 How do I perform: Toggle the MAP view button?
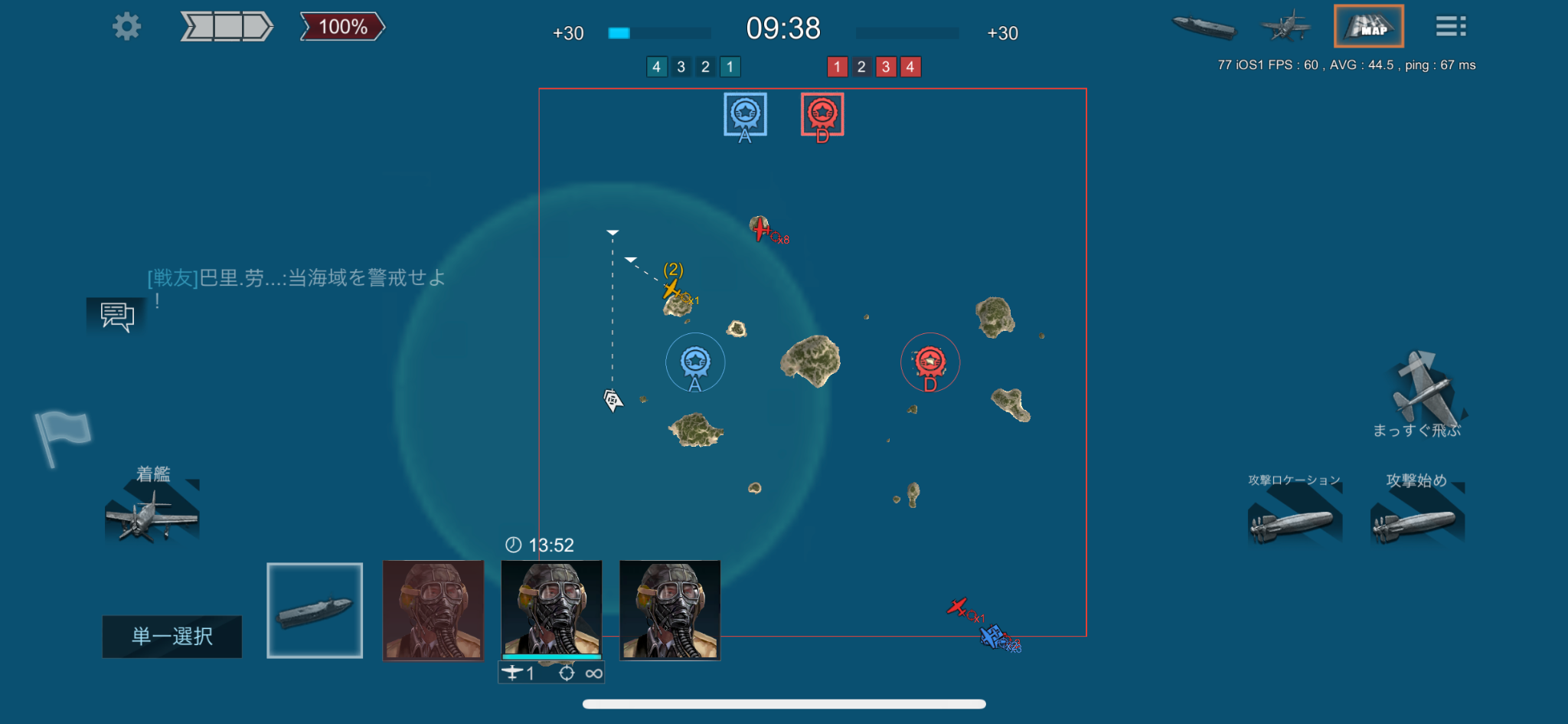(1368, 27)
